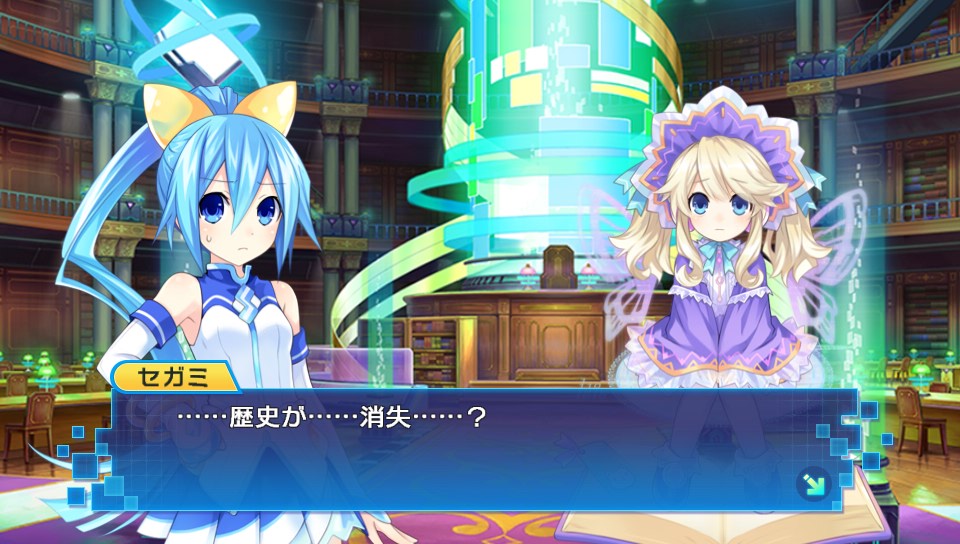
Task: Click the dialogue advance arrow icon
Action: [x=813, y=485]
